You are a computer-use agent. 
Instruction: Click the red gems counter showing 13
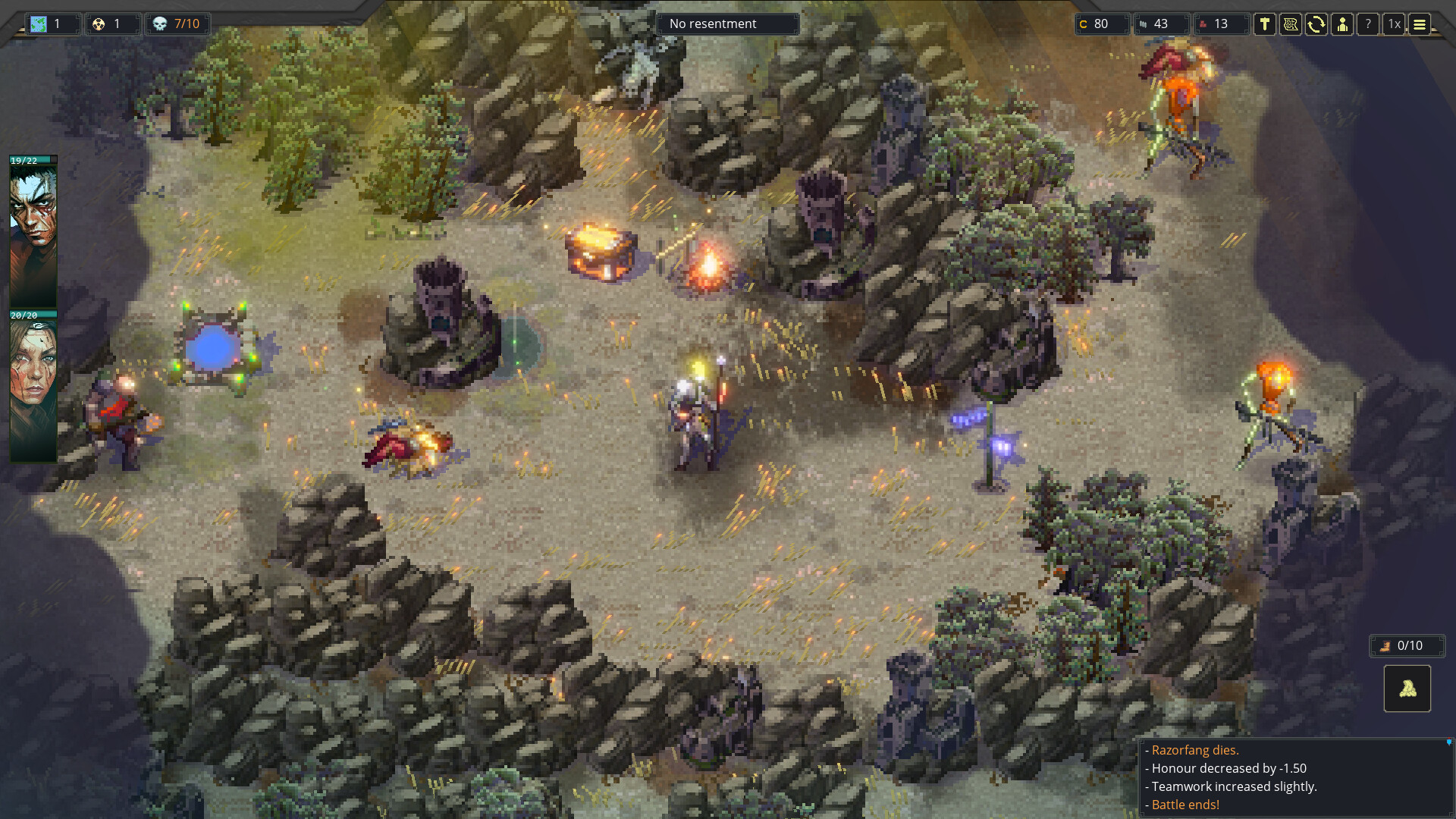(x=1222, y=24)
